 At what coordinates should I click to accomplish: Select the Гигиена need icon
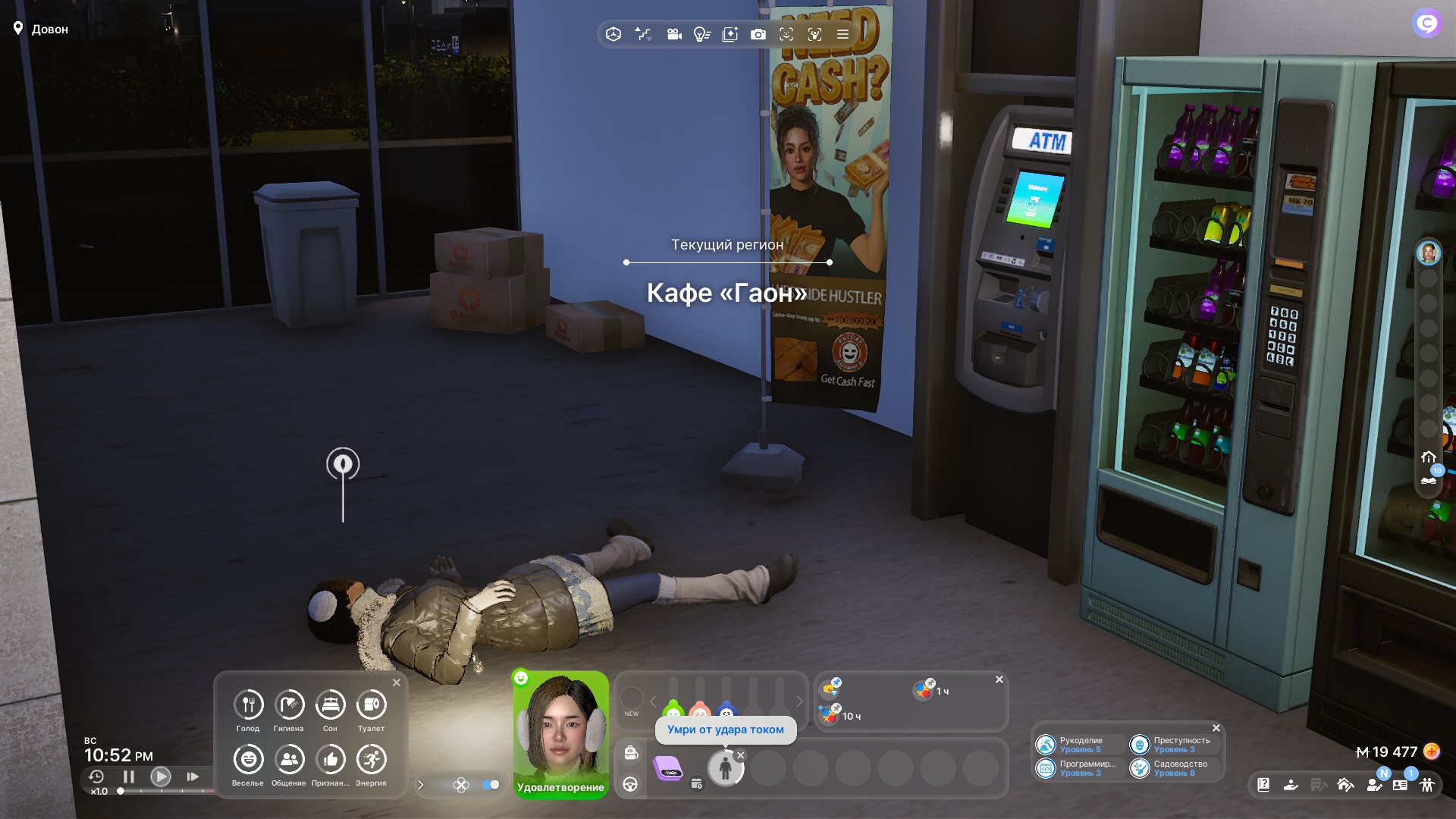(289, 705)
